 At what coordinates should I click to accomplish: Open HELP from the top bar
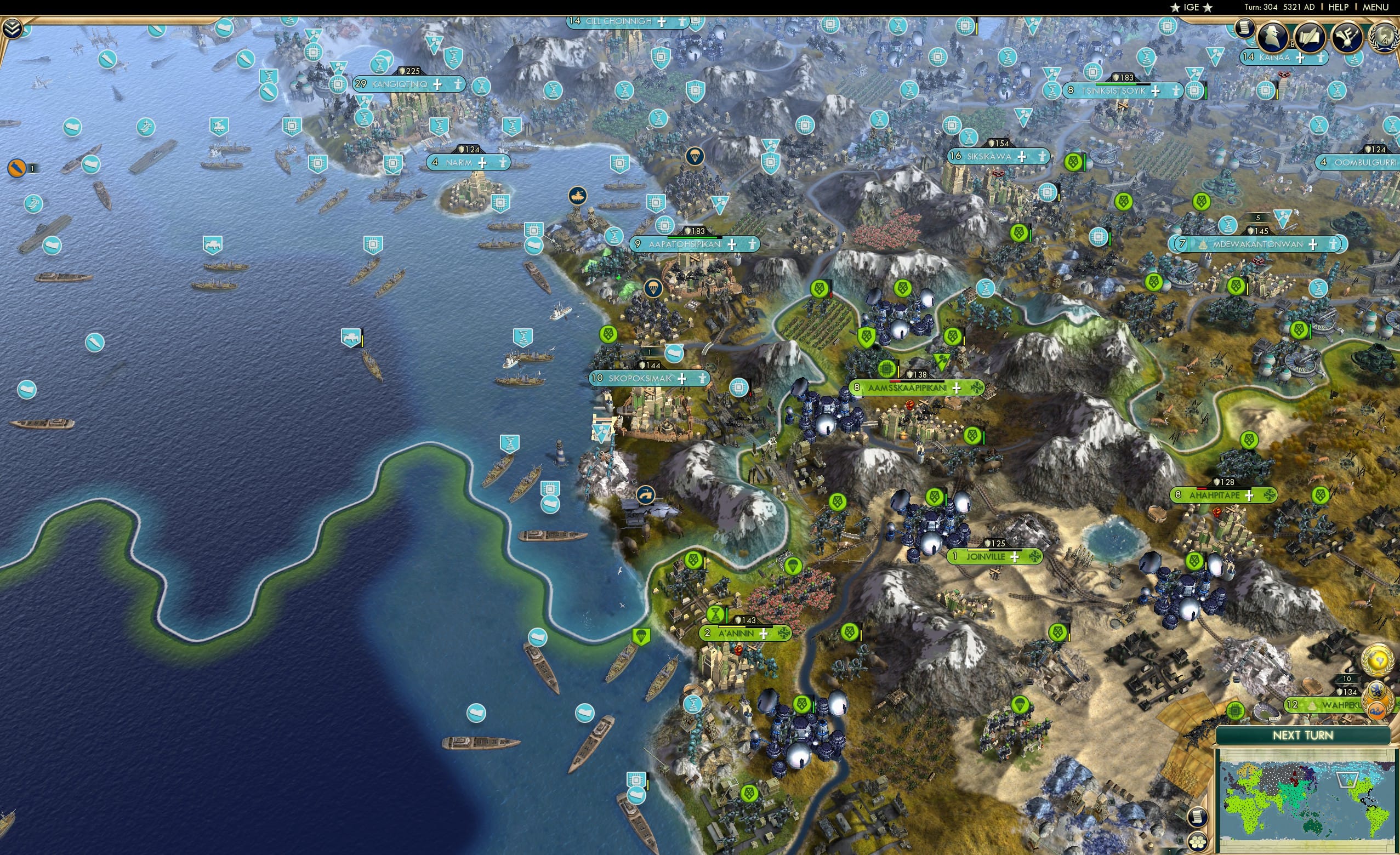point(1339,7)
